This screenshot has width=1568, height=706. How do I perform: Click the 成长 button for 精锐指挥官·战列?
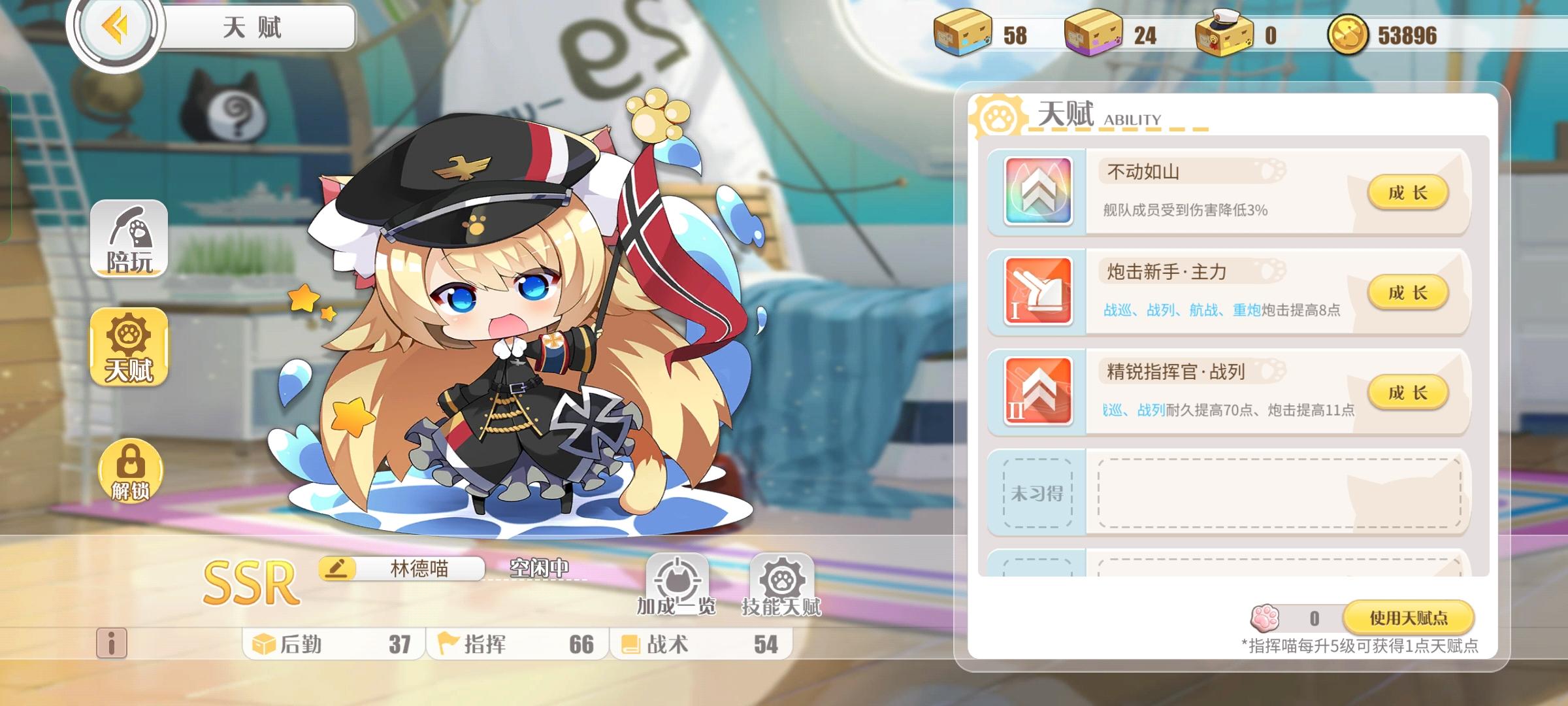click(1410, 393)
